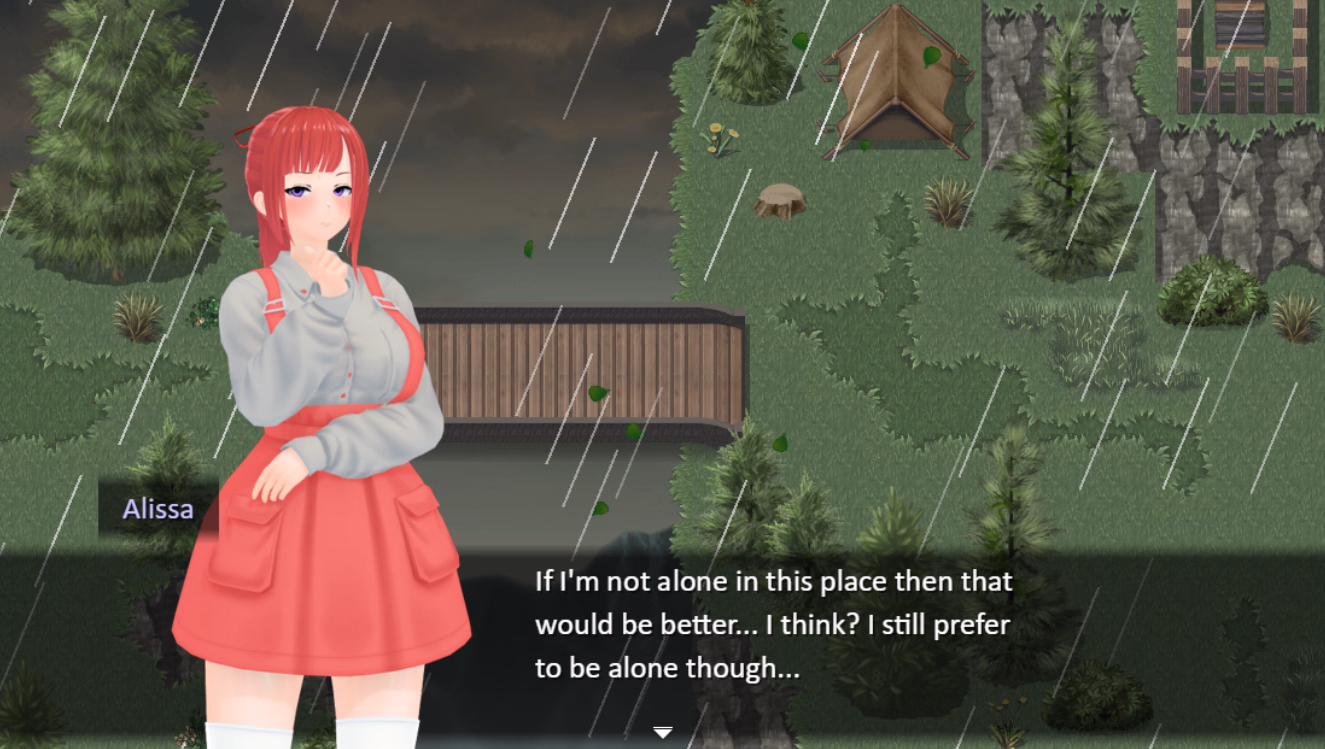Select the tree stump near the tent
Viewport: 1325px width, 749px height.
click(782, 200)
